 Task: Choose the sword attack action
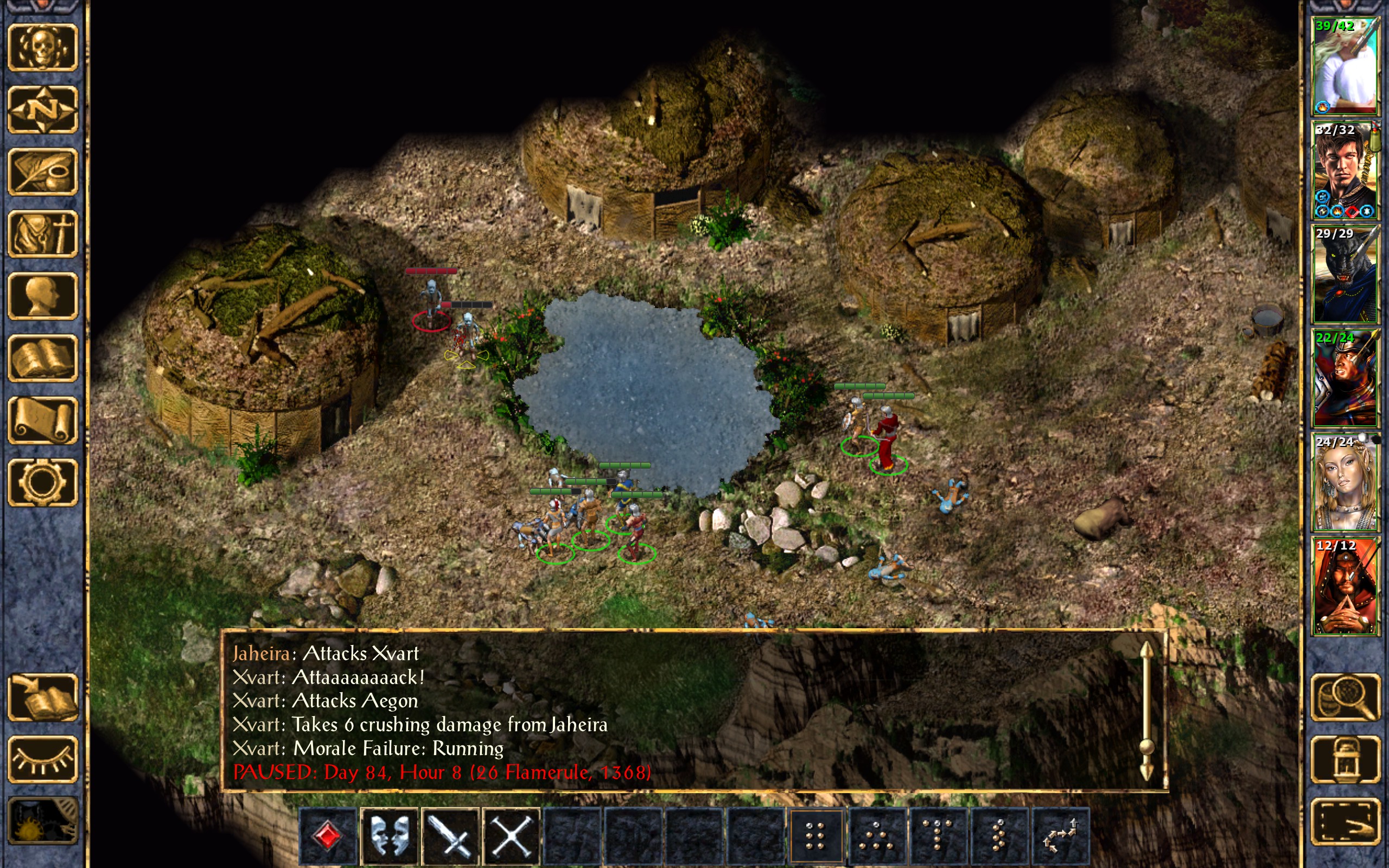450,836
